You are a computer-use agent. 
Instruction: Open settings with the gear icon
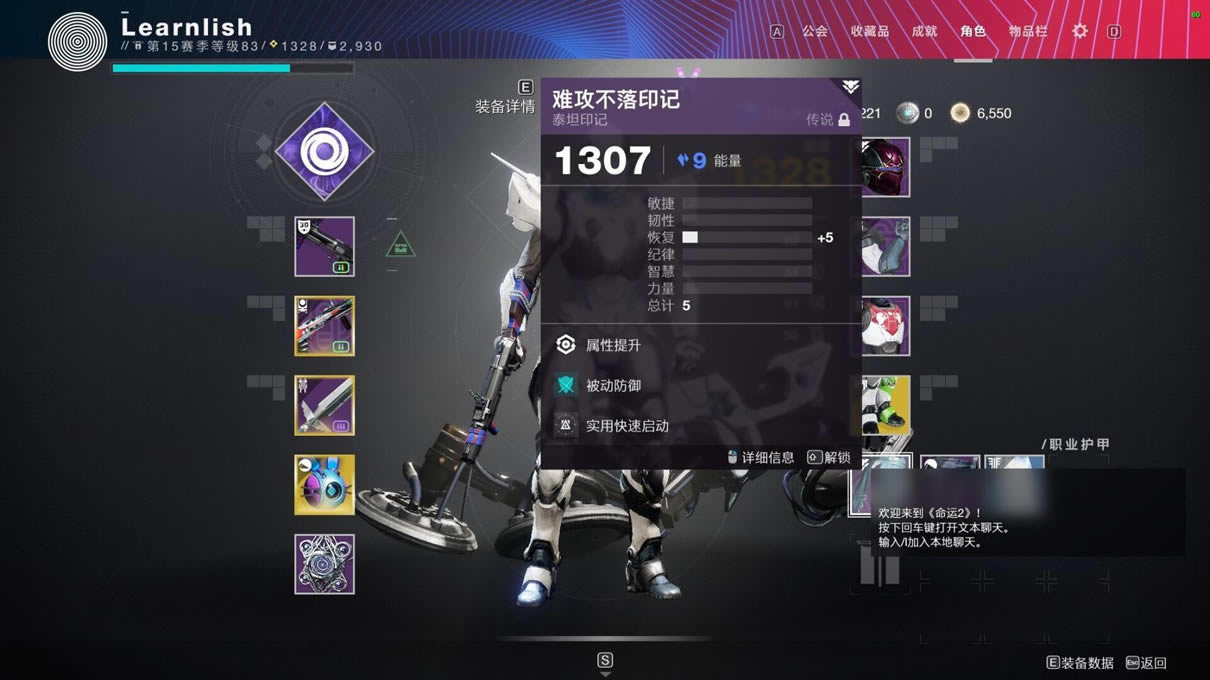coord(1080,31)
